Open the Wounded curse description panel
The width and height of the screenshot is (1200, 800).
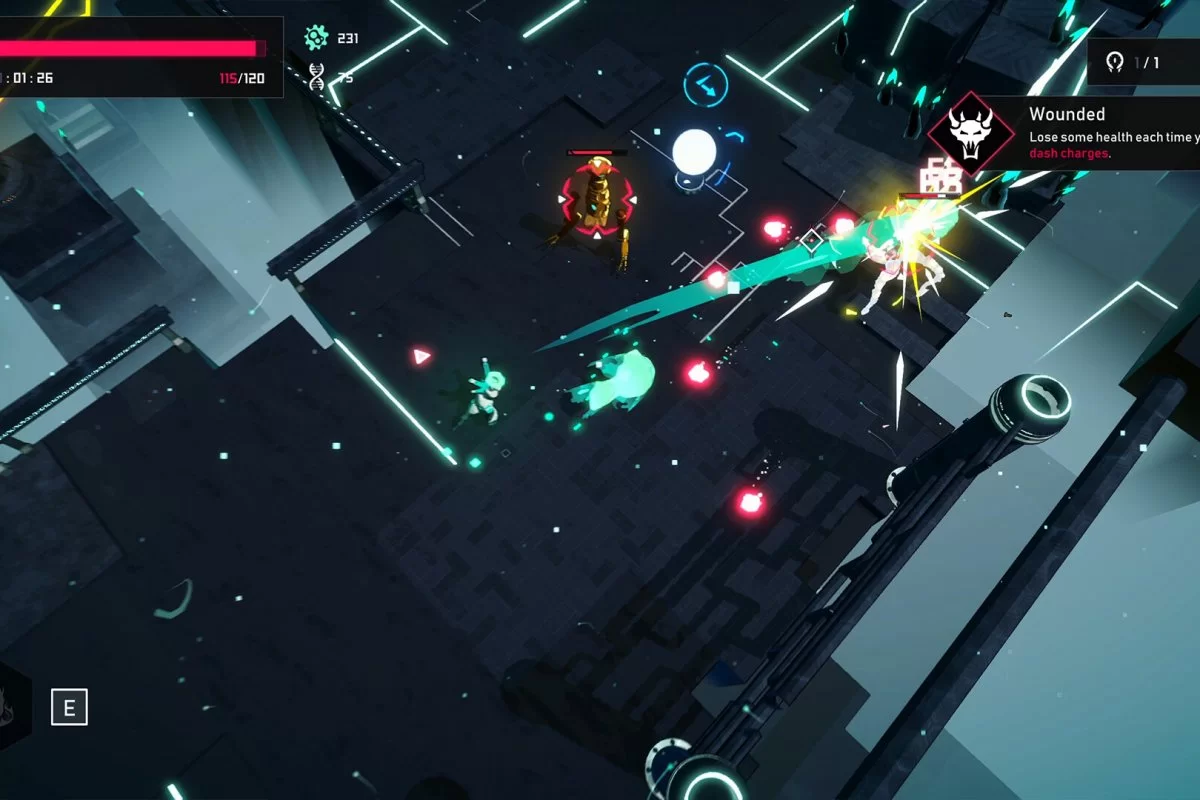pyautogui.click(x=1110, y=133)
